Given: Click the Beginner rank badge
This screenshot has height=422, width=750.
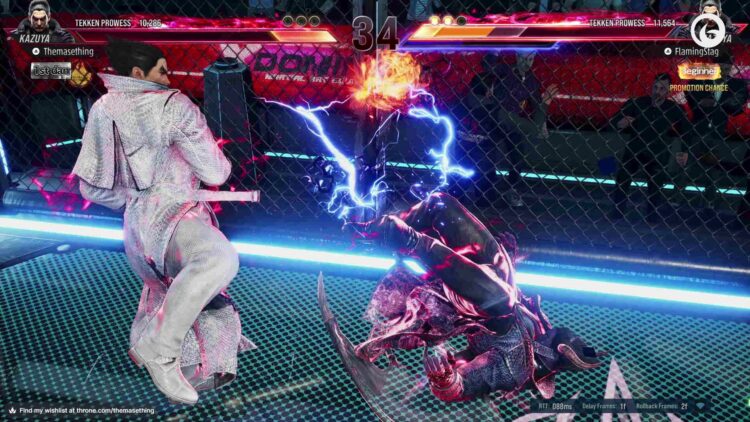Looking at the screenshot, I should 698,72.
